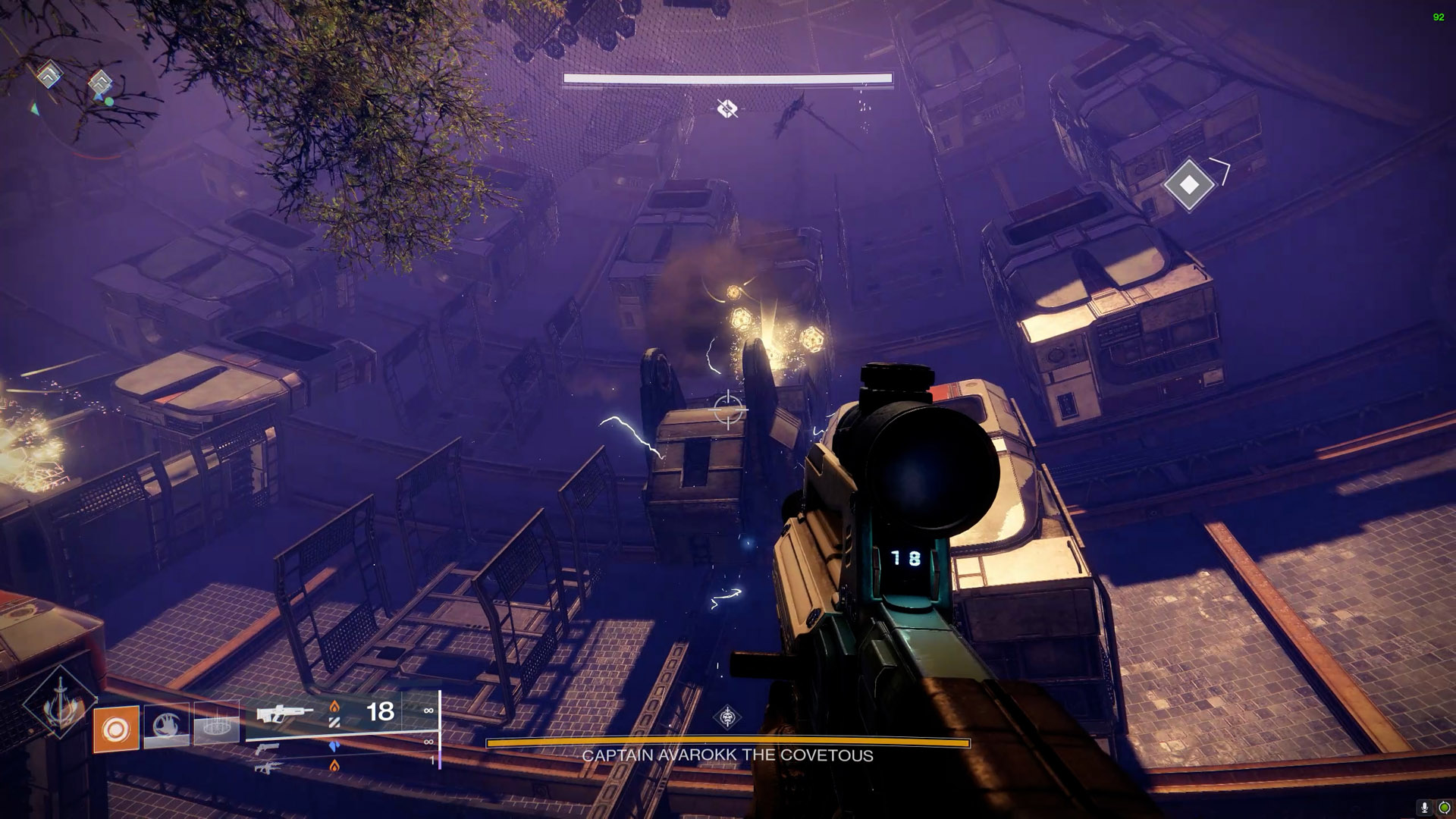This screenshot has height=819, width=1456.
Task: Click the boss marker icon above nameplate
Action: point(728,717)
